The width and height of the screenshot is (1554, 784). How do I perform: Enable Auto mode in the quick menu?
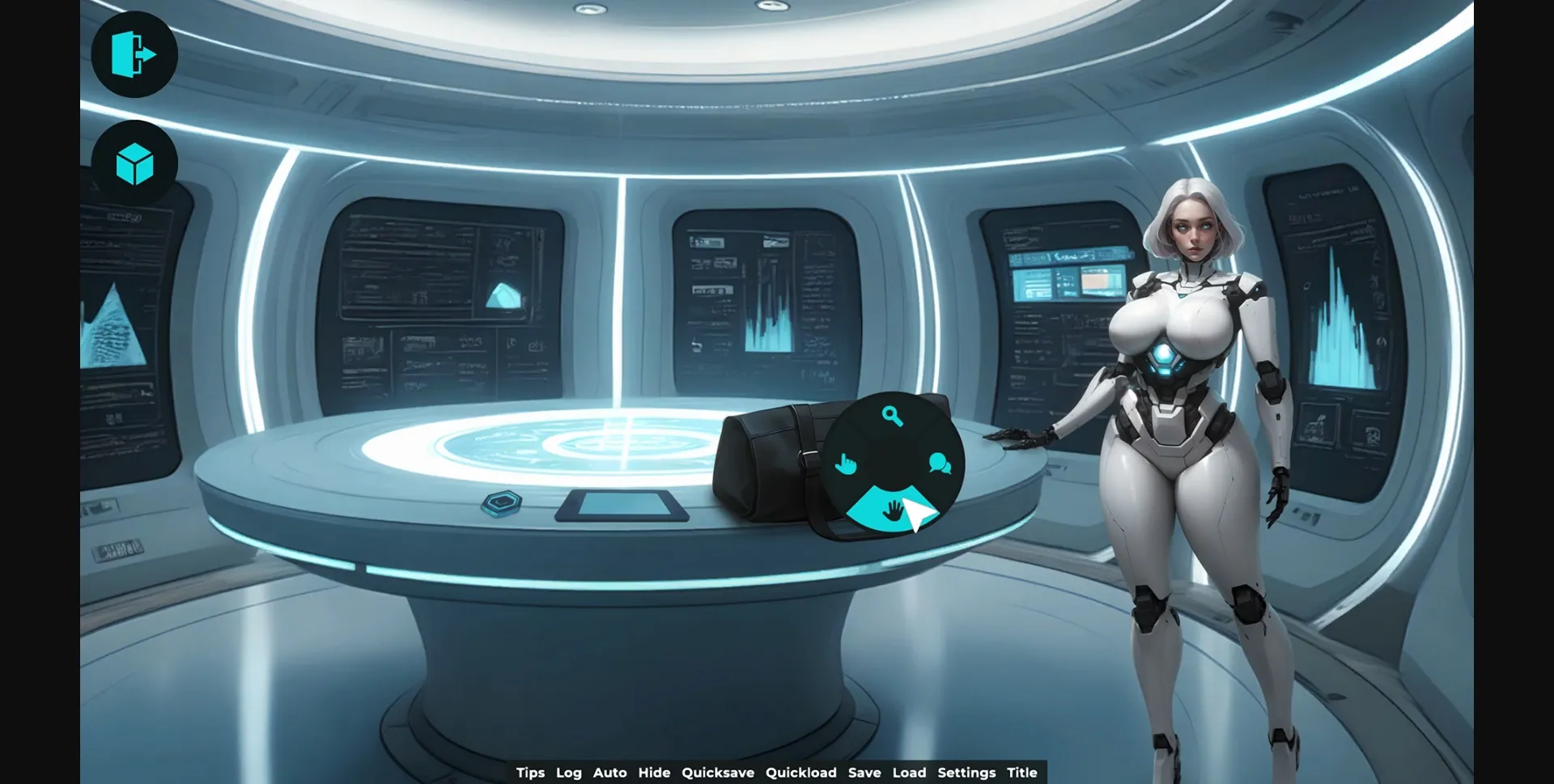pyautogui.click(x=610, y=773)
